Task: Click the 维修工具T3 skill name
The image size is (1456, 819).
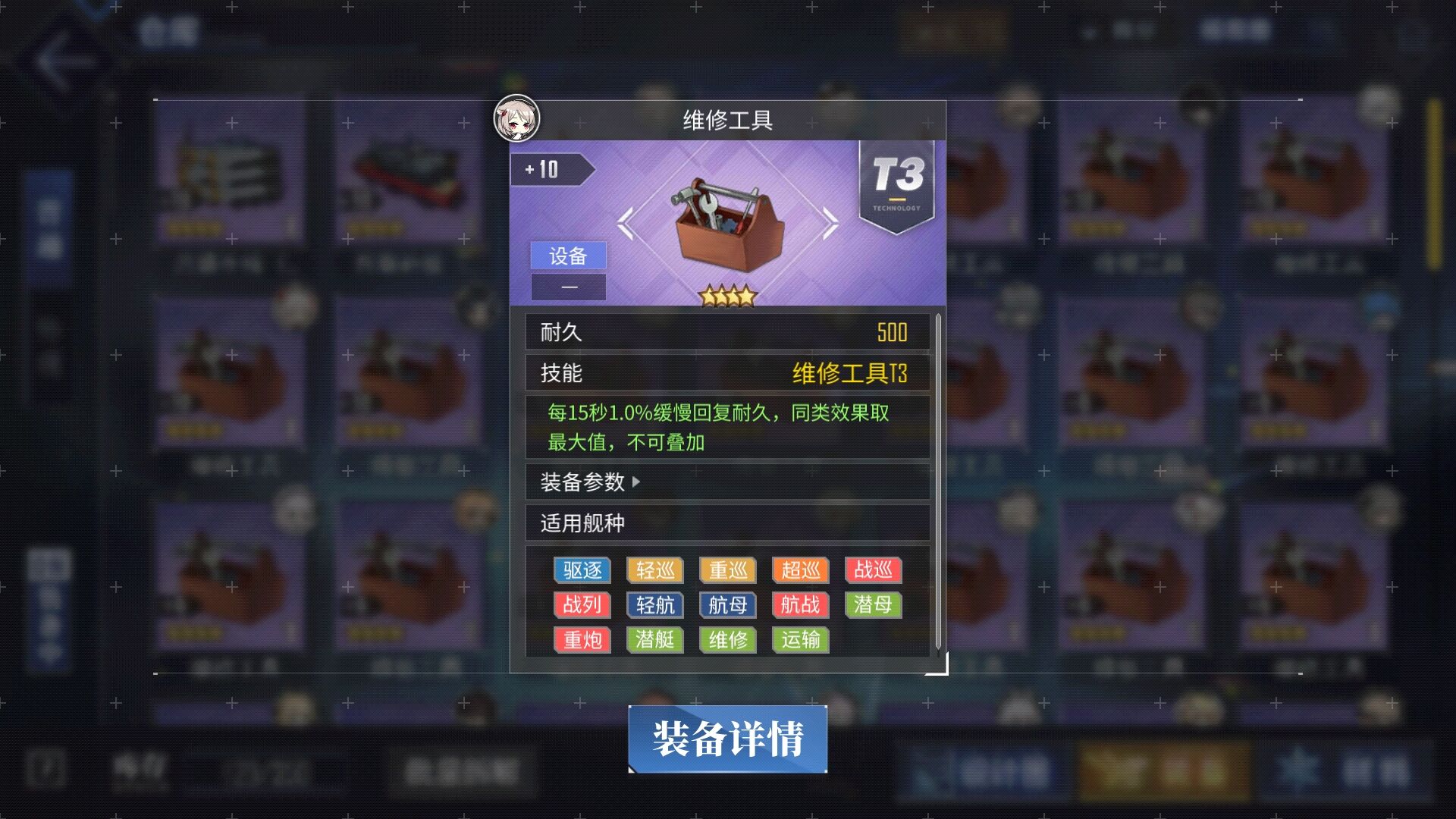Action: [852, 373]
